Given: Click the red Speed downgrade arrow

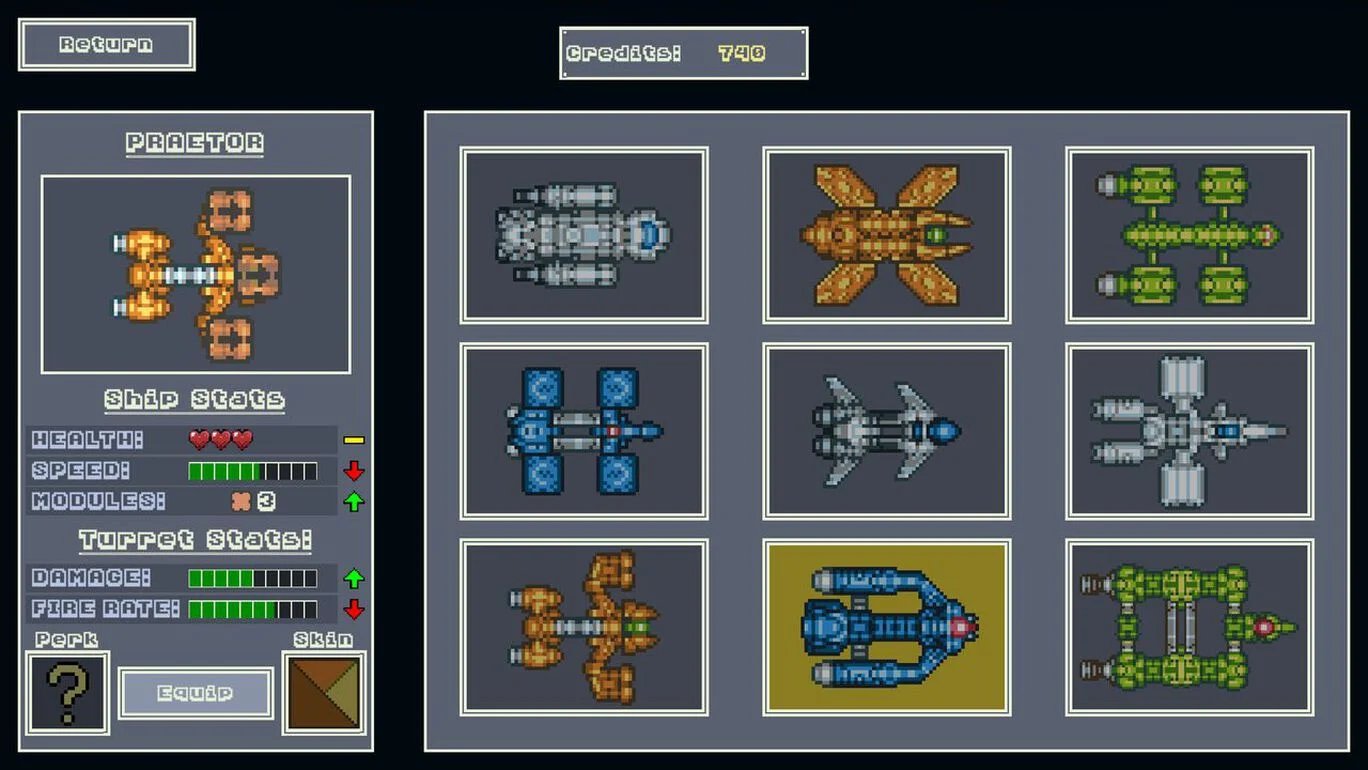Looking at the screenshot, I should [356, 470].
